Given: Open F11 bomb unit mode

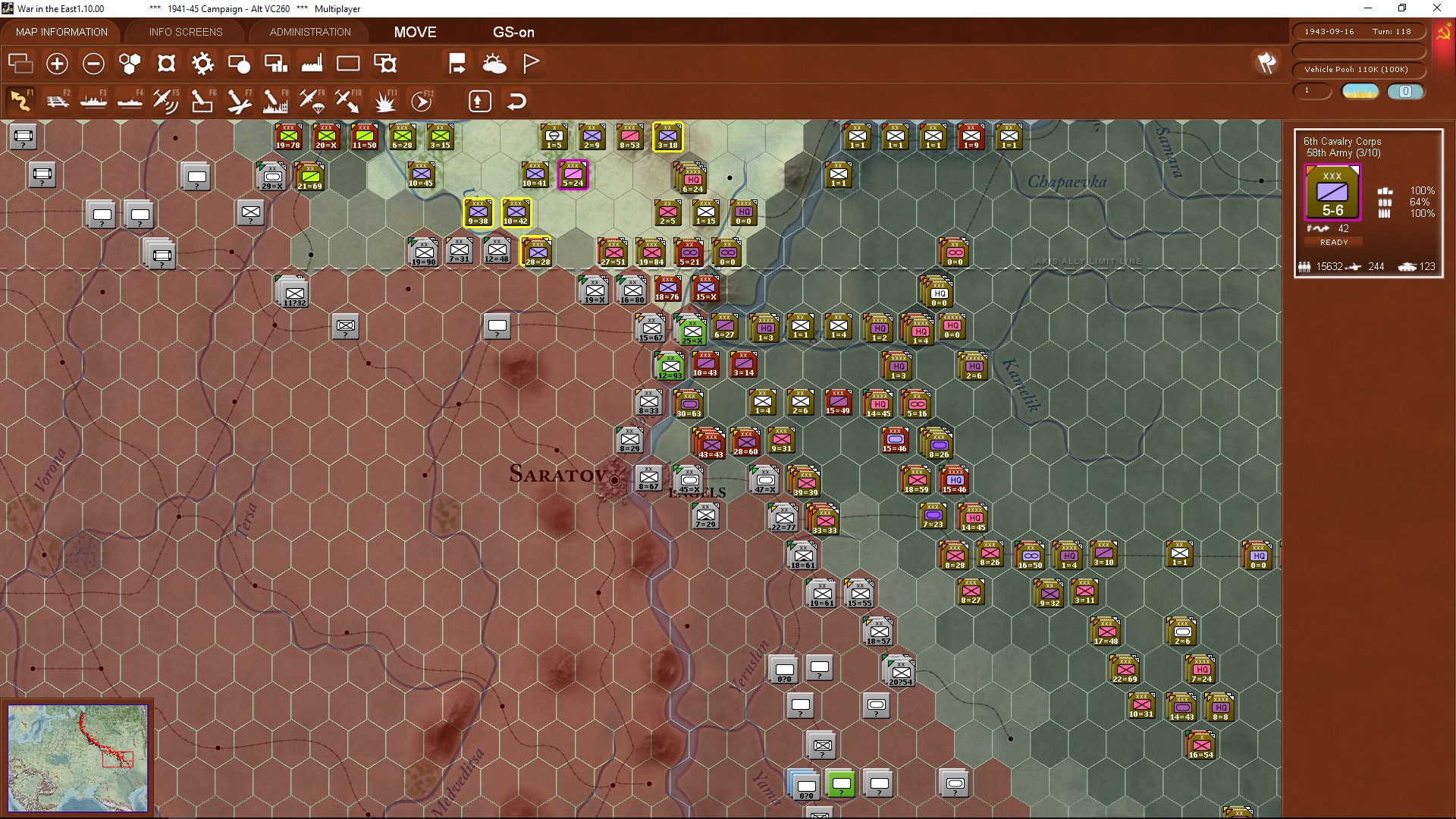Looking at the screenshot, I should [385, 99].
